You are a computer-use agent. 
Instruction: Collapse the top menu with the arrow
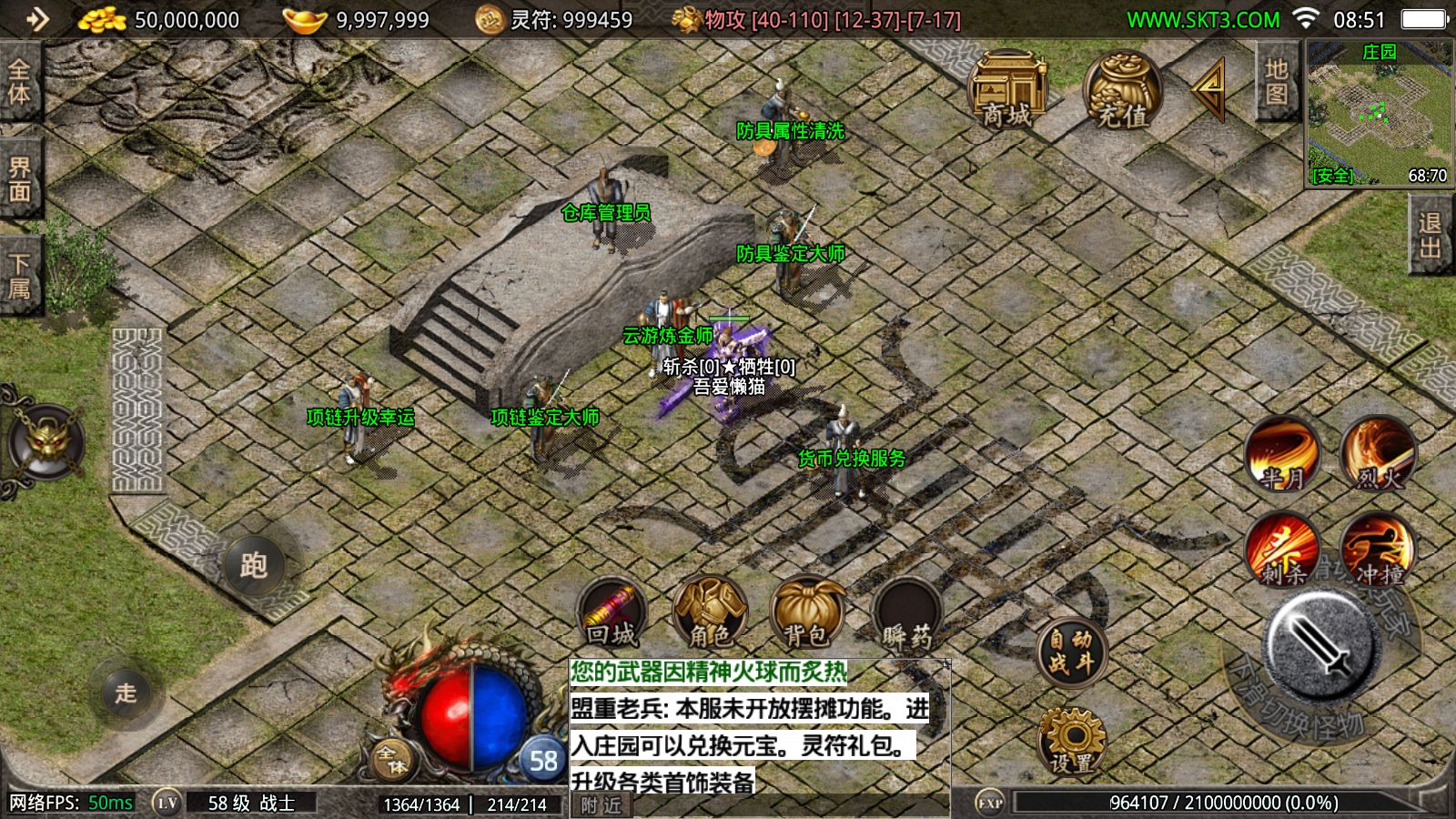pos(1209,89)
